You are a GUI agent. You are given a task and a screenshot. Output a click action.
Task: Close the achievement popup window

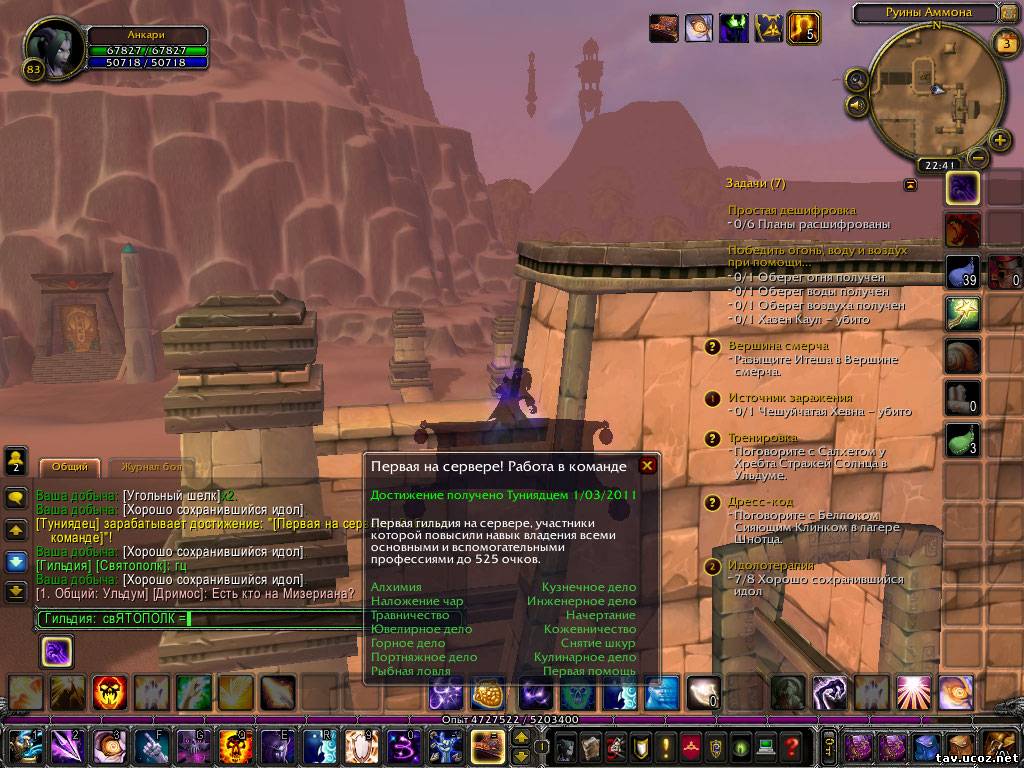(x=647, y=466)
